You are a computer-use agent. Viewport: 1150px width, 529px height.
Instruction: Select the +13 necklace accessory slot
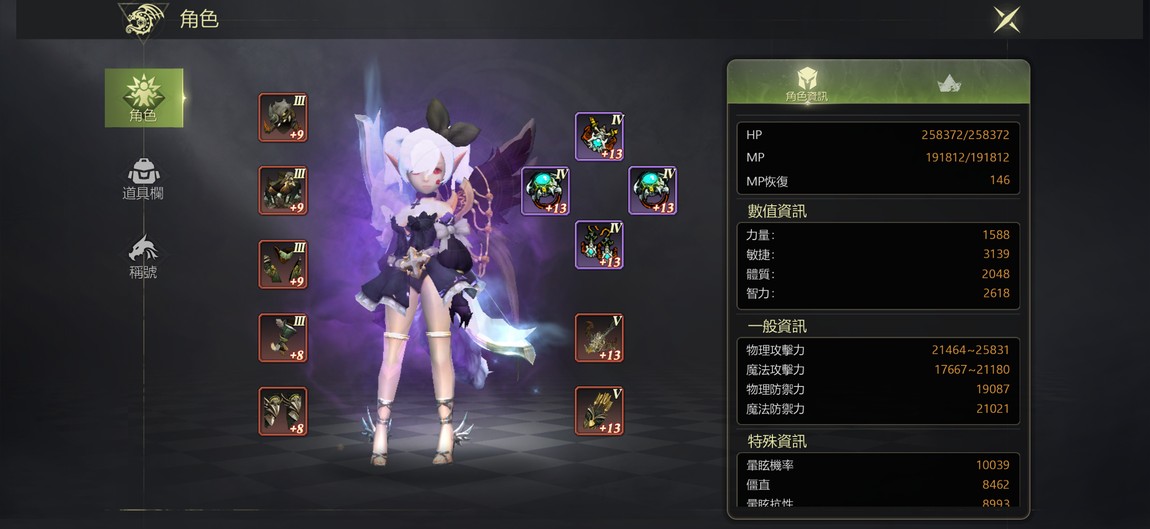tap(599, 137)
